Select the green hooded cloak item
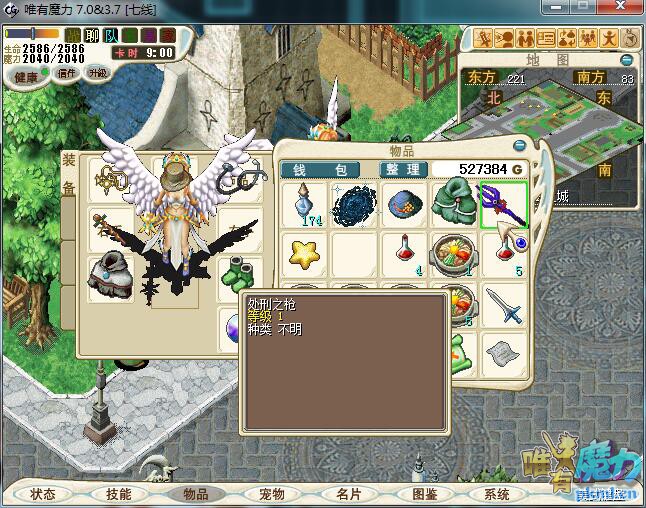The image size is (646, 508). click(453, 203)
